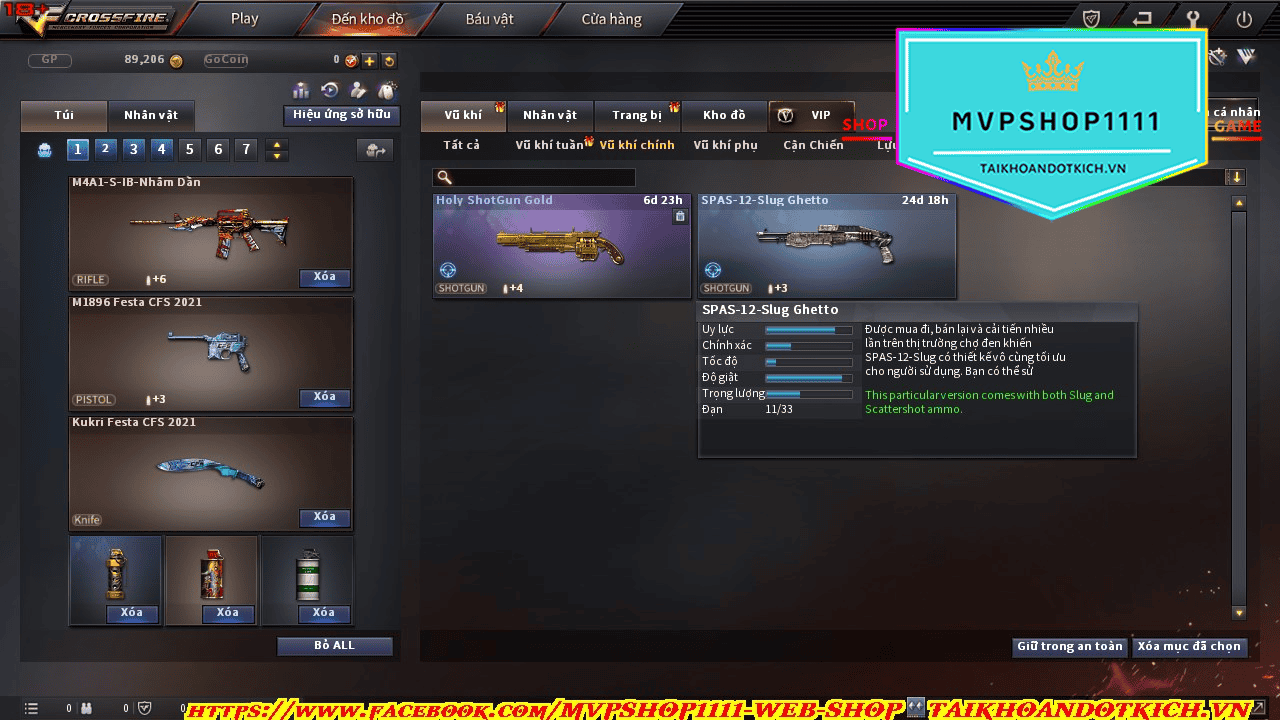Switch to the Nhân vật bag tab
The image size is (1280, 720).
pos(151,115)
